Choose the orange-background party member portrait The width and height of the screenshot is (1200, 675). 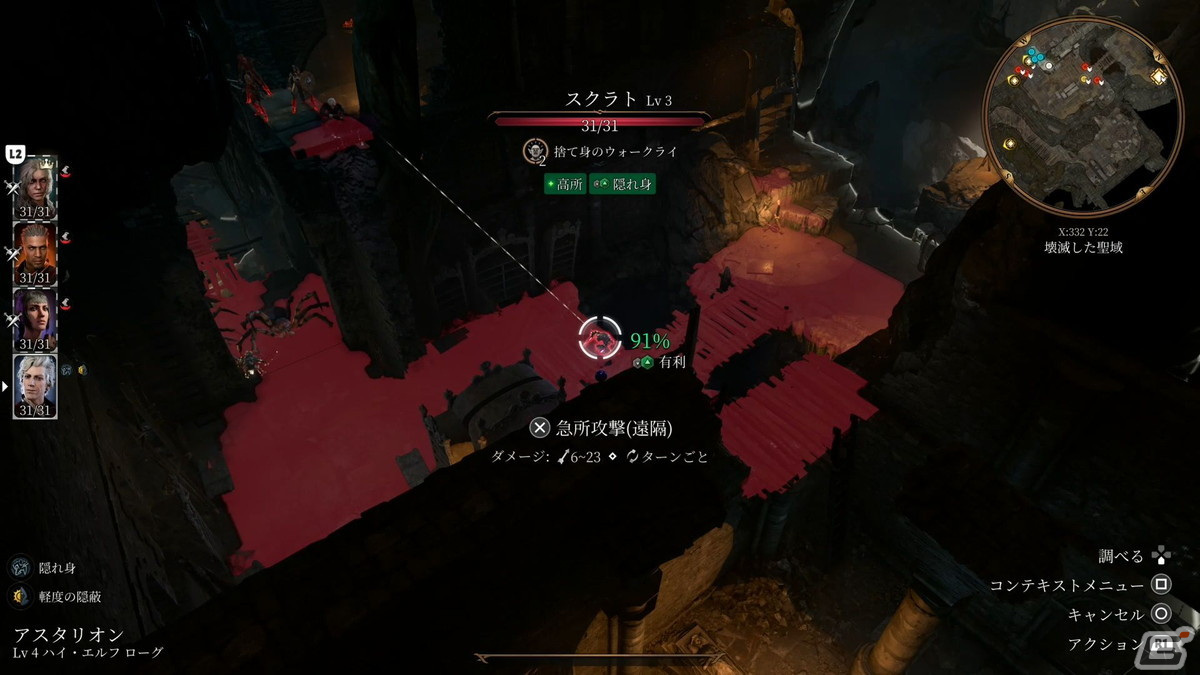tap(35, 250)
